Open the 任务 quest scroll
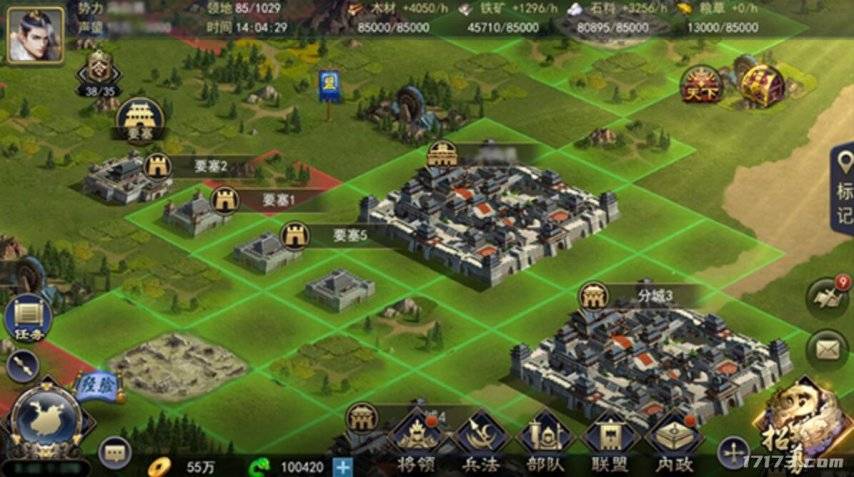 (x=28, y=318)
